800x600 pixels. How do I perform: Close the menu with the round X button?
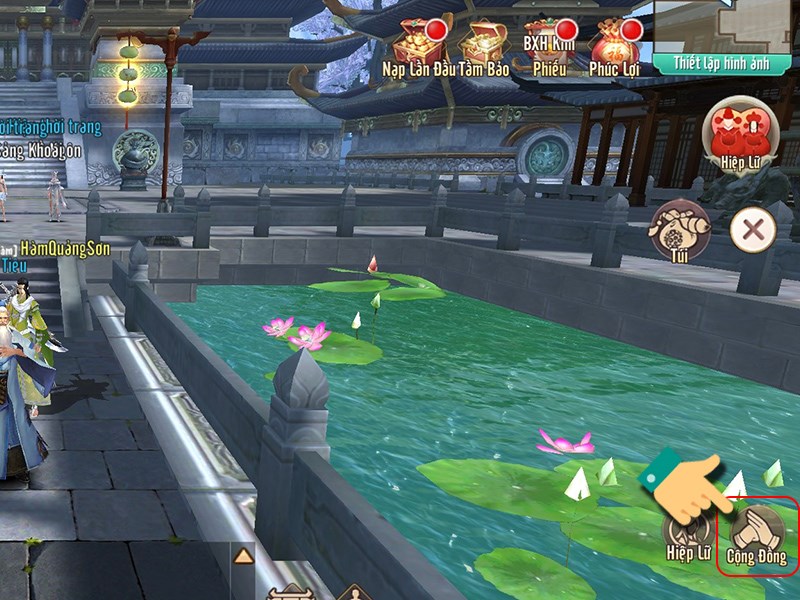[752, 231]
